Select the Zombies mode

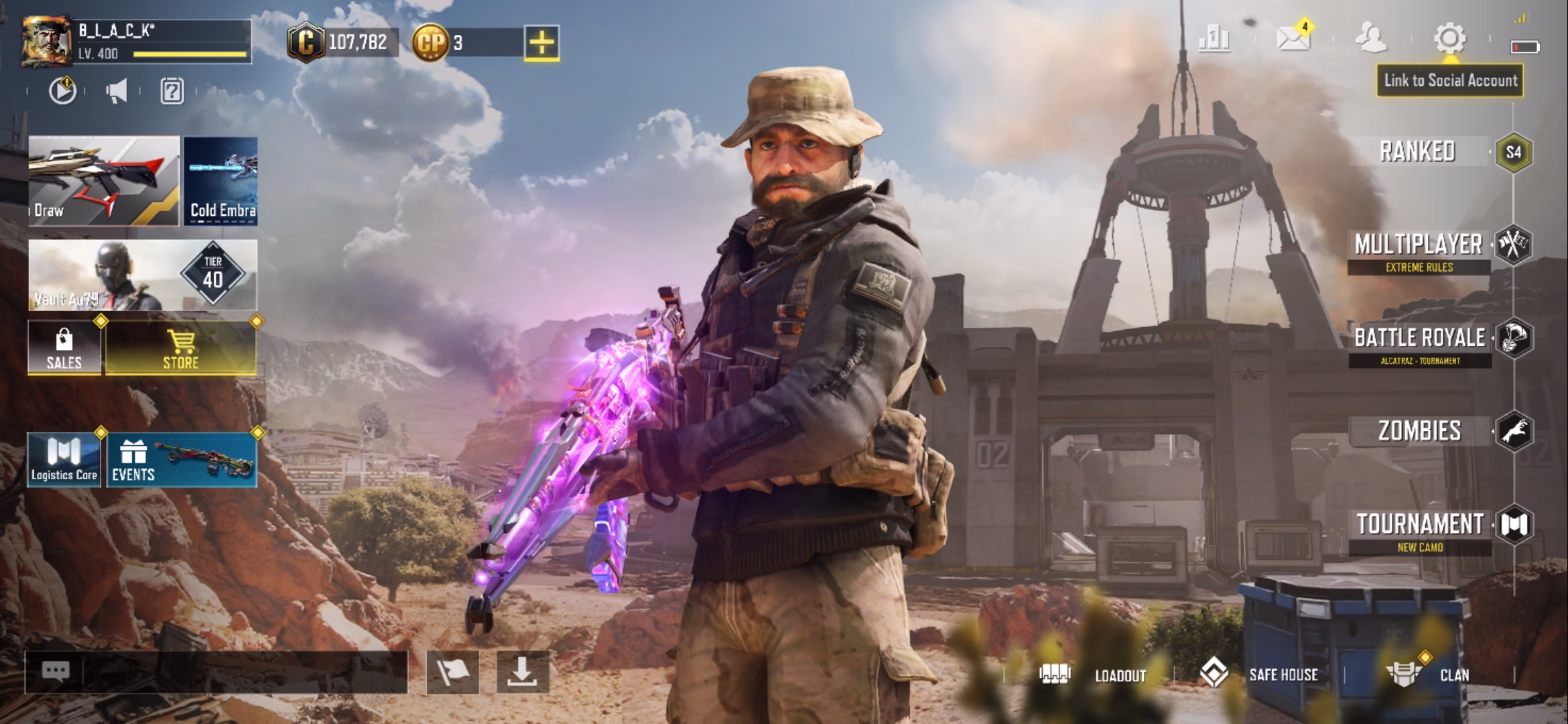1419,431
